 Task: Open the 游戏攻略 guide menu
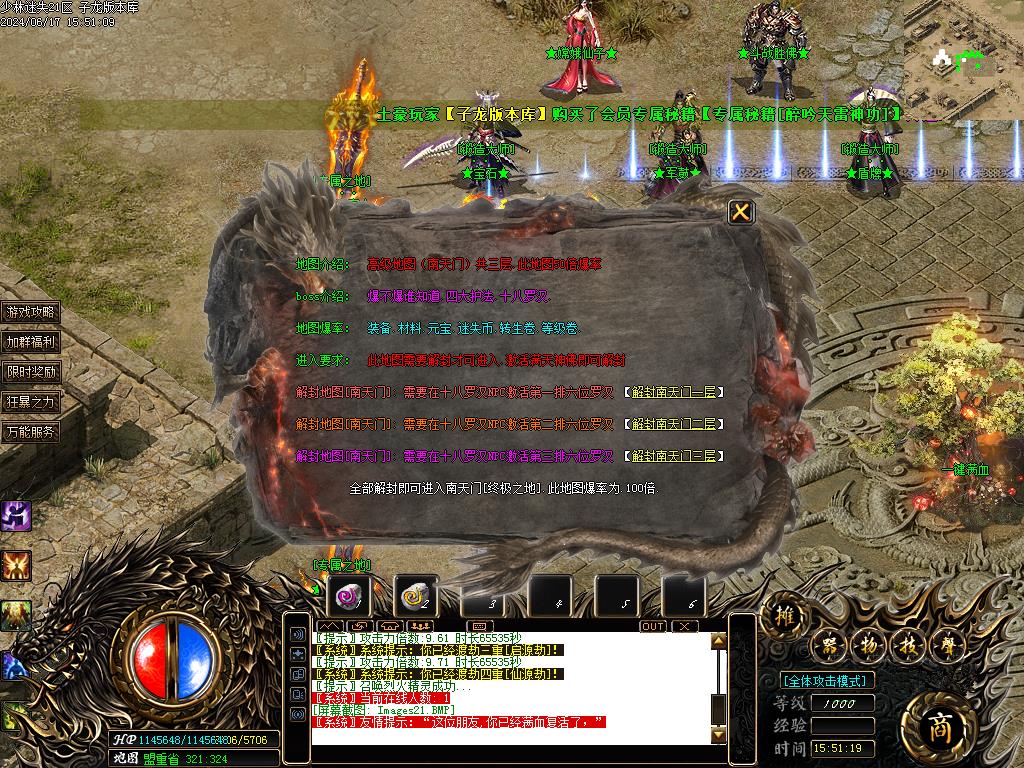pos(31,312)
